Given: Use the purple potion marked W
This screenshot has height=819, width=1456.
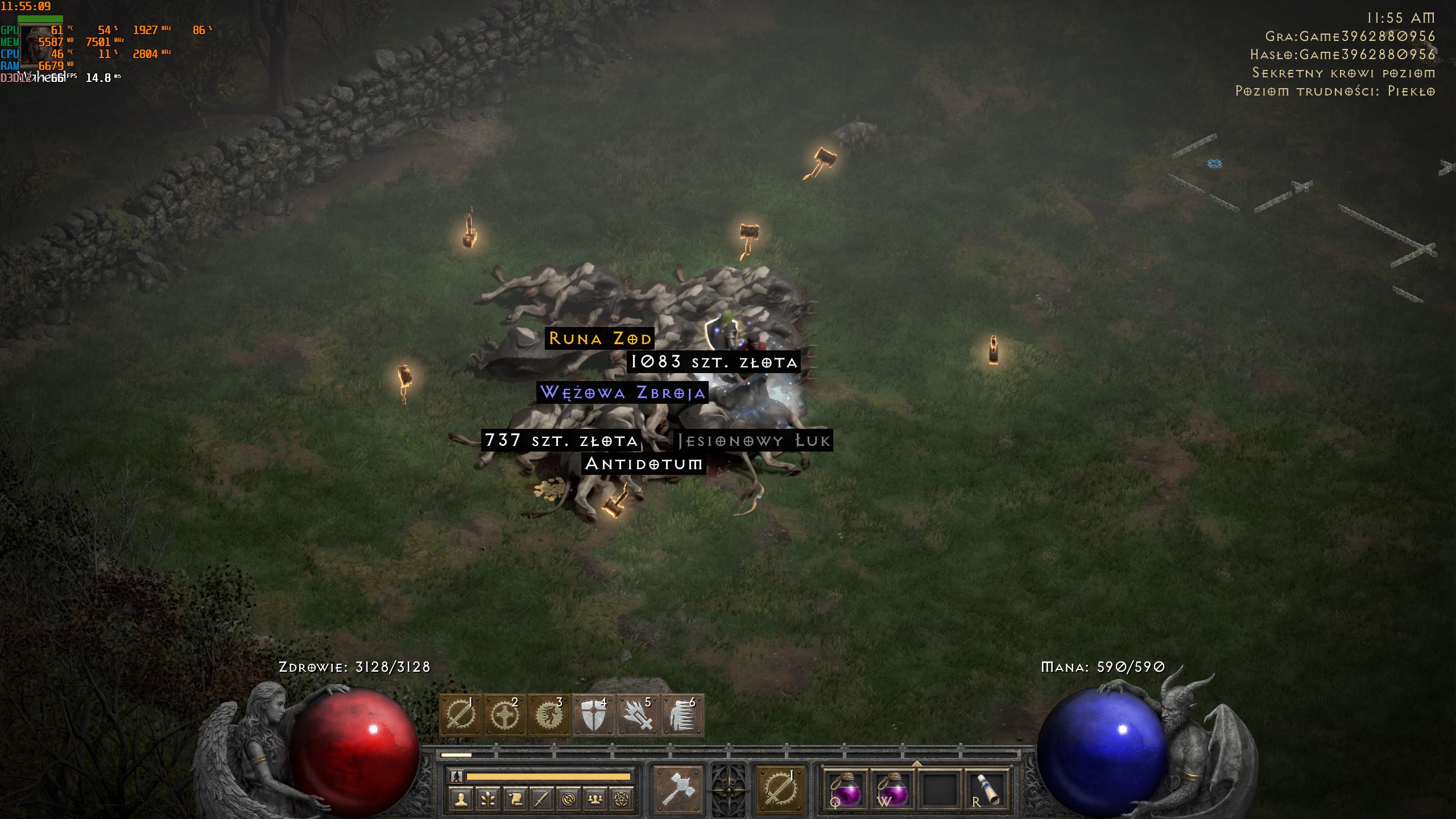Looking at the screenshot, I should pyautogui.click(x=892, y=789).
